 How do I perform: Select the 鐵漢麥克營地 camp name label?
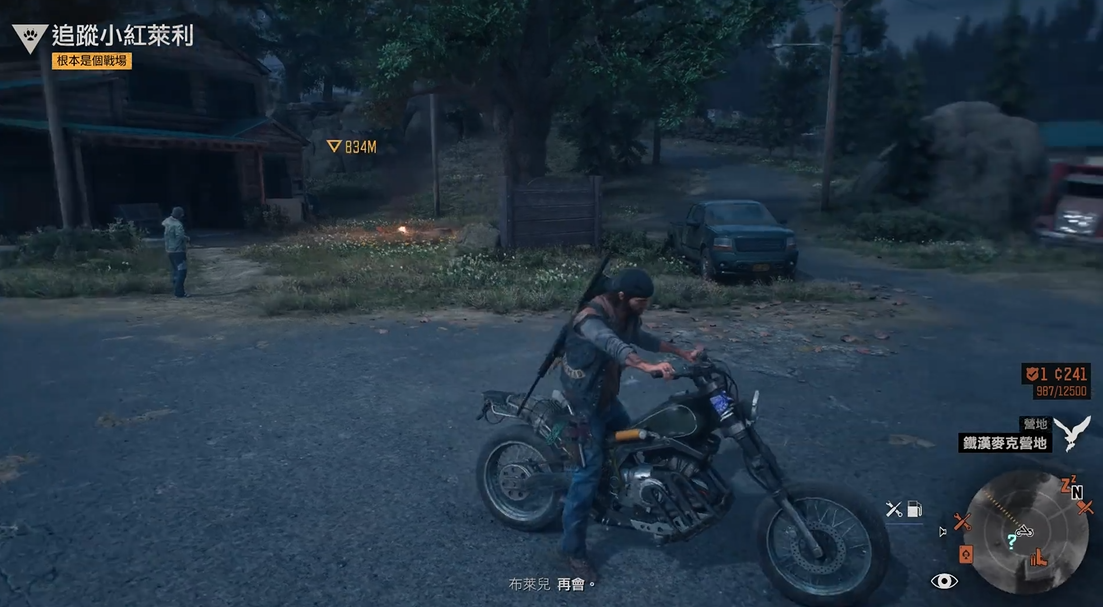point(1005,442)
